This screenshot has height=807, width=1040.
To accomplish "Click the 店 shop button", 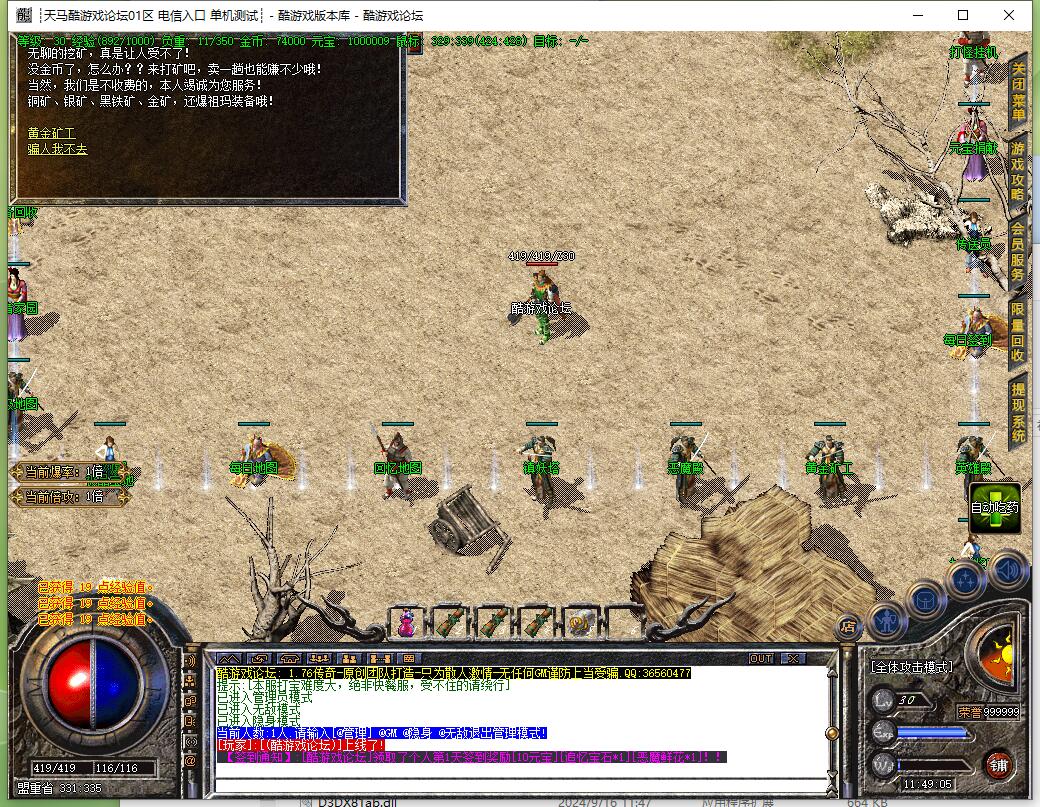I will (x=847, y=627).
